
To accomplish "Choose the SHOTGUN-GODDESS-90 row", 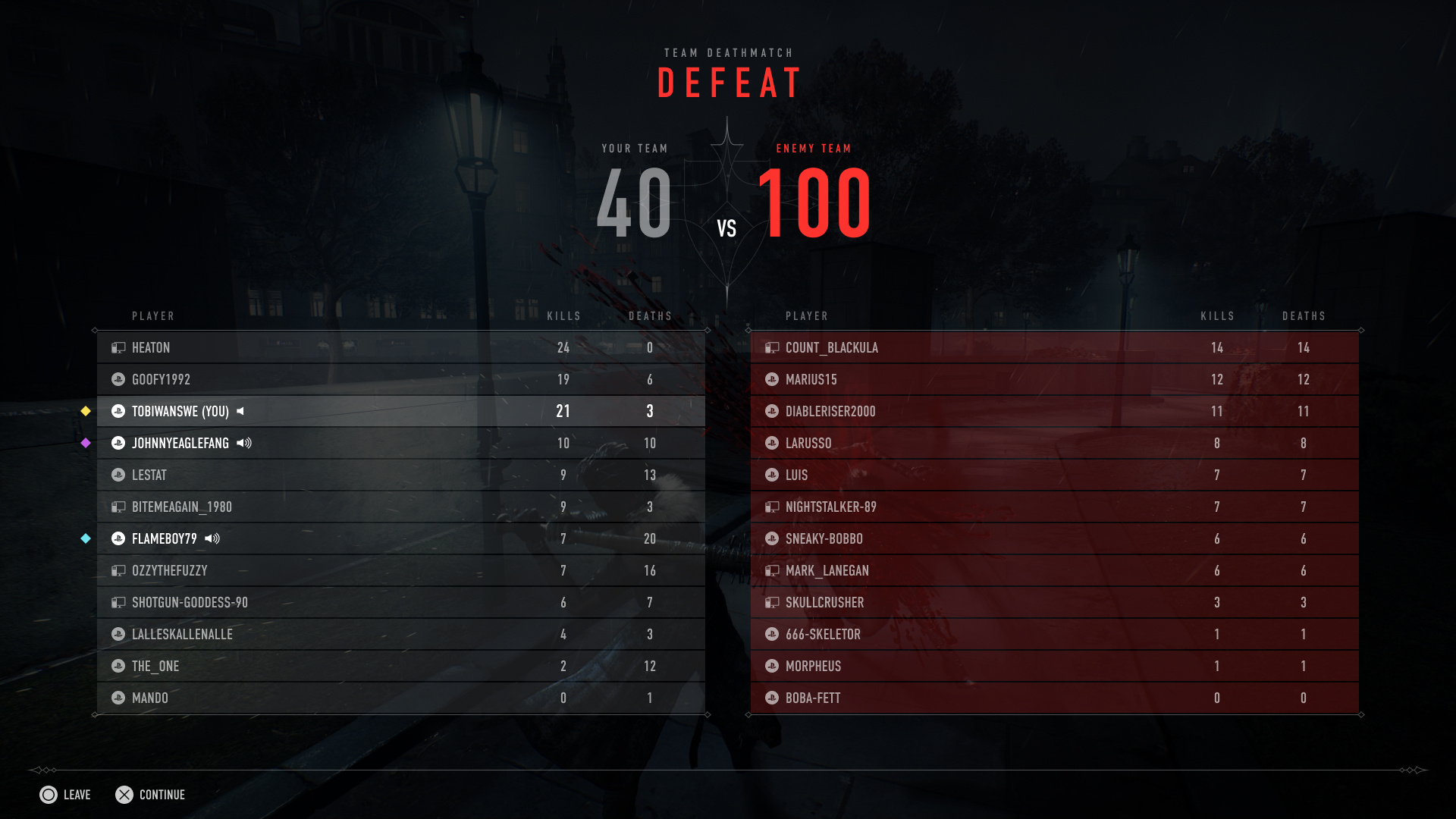I will point(400,603).
